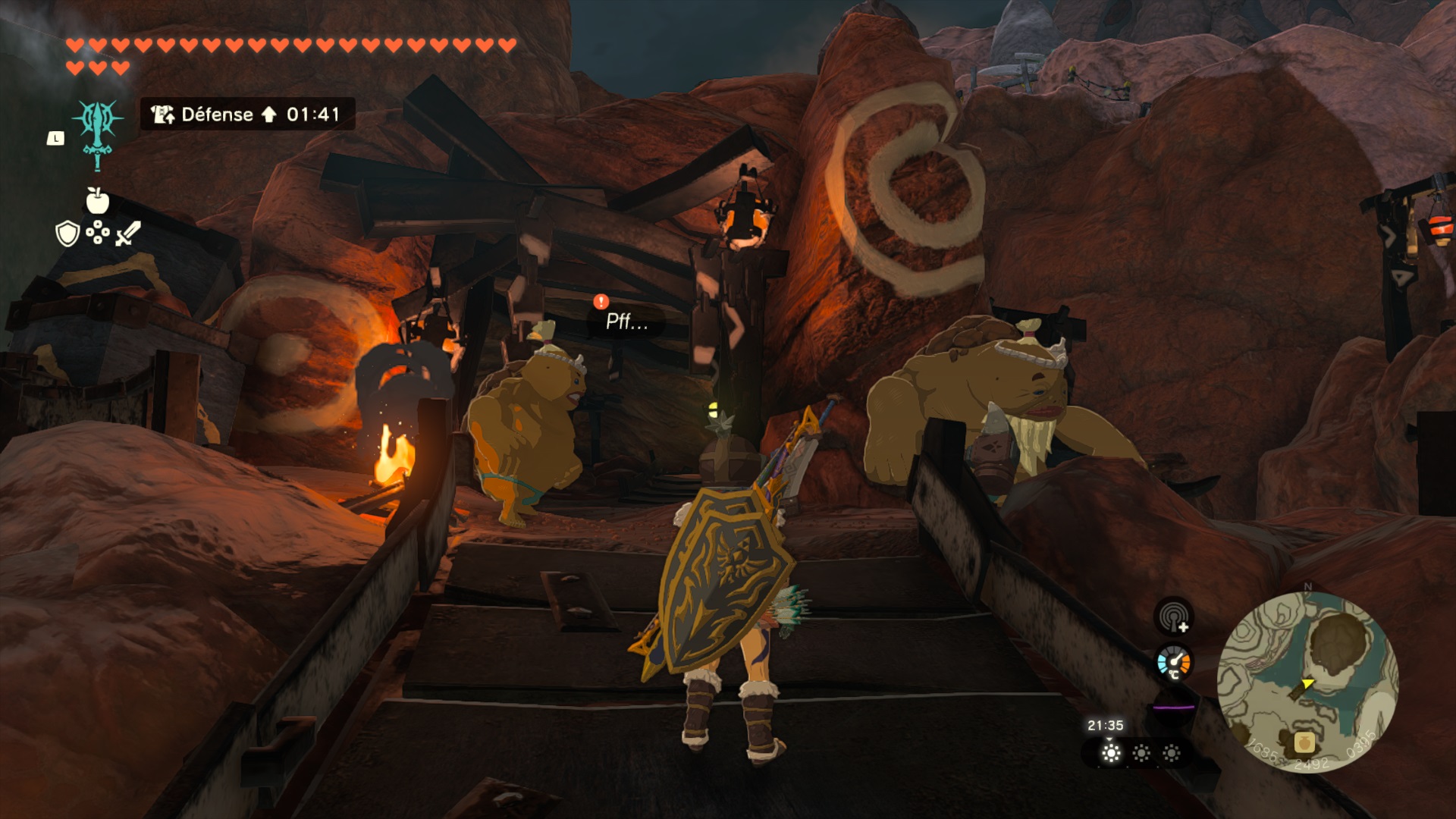Viewport: 1456px width, 819px height.
Task: Open the shield quick-select icon
Action: click(67, 234)
